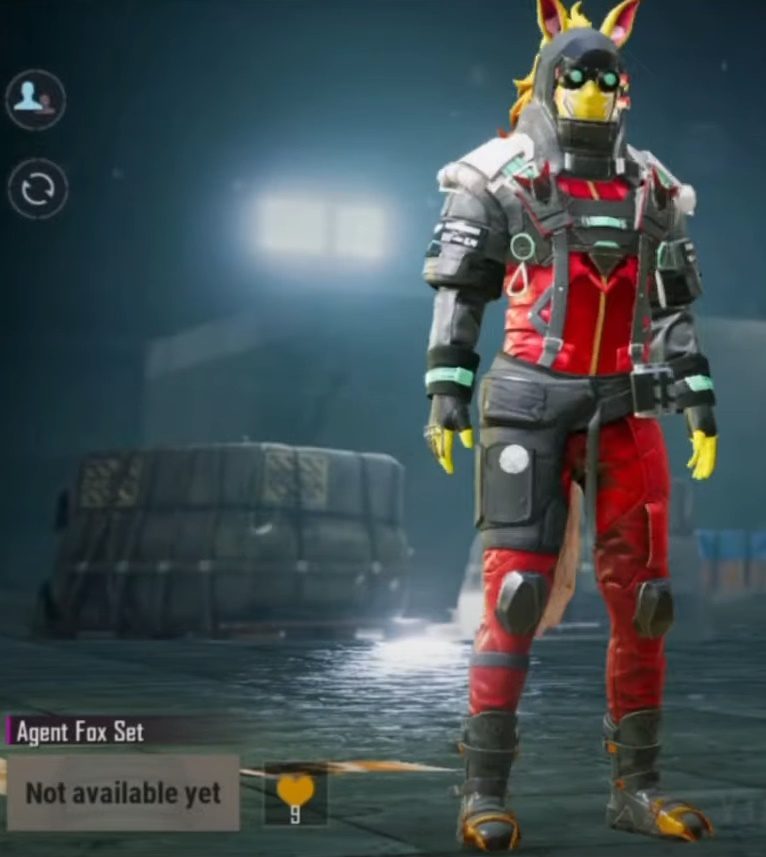Click the "Not available yet" button

[x=123, y=793]
